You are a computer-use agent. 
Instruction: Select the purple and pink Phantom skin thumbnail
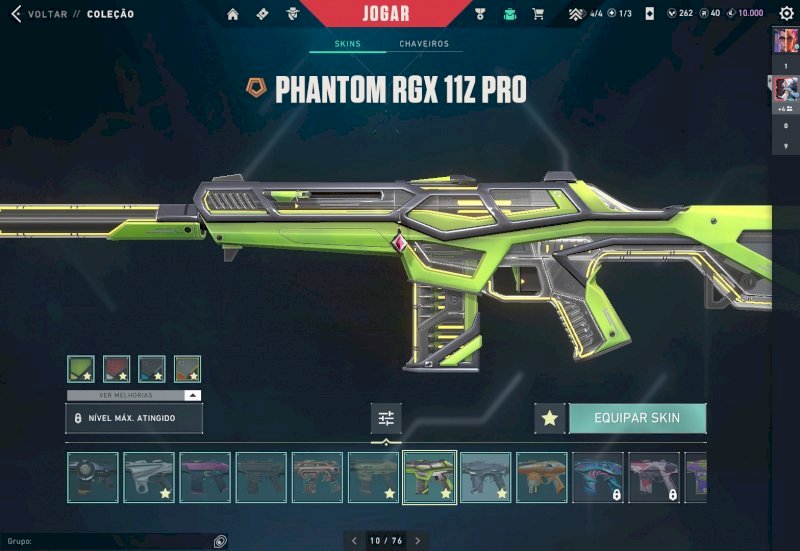click(x=205, y=477)
